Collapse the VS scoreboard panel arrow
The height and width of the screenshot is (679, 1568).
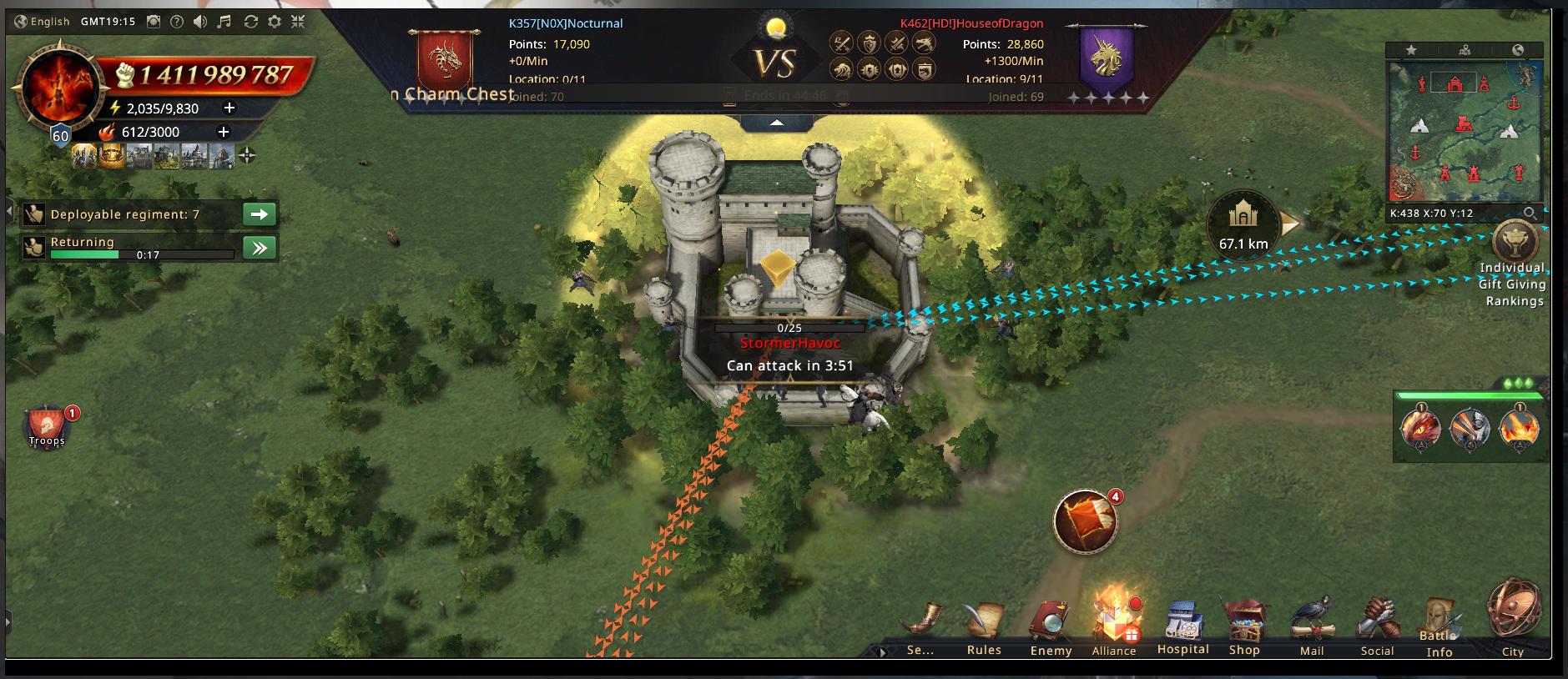777,123
